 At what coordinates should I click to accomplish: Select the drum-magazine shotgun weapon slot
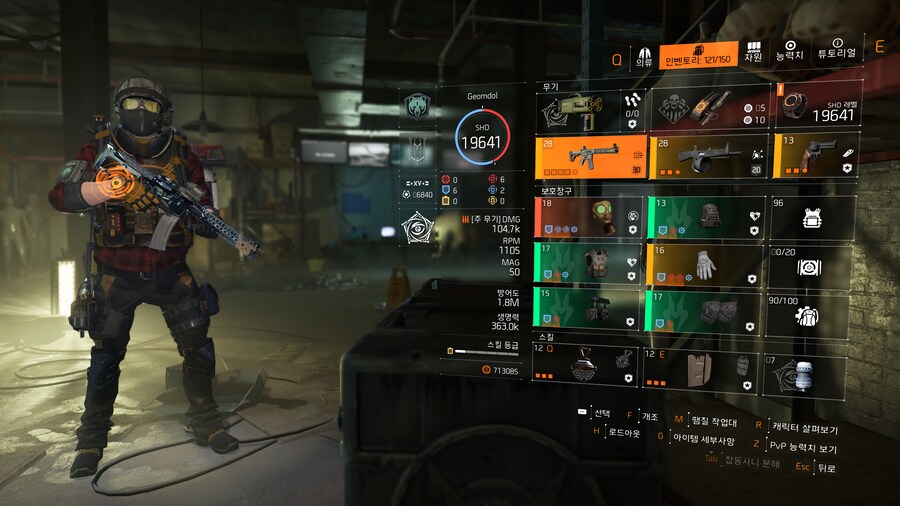point(709,156)
